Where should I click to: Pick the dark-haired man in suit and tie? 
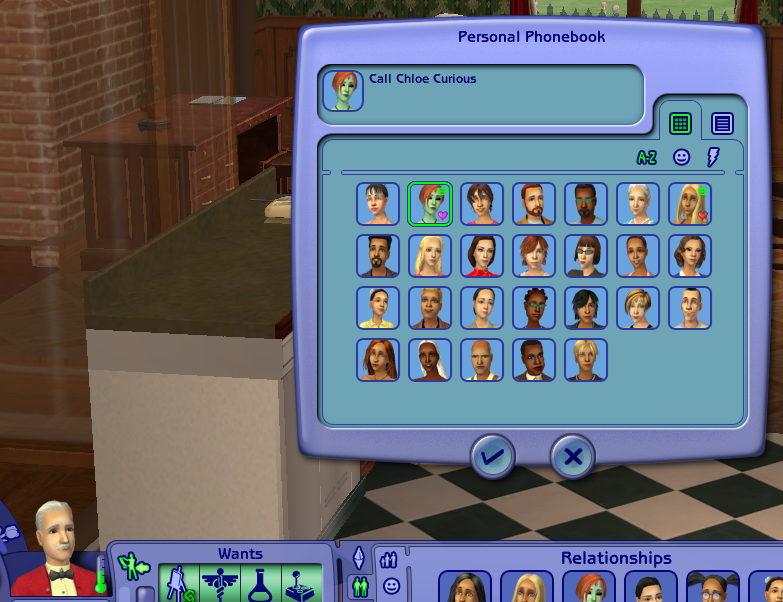534,360
